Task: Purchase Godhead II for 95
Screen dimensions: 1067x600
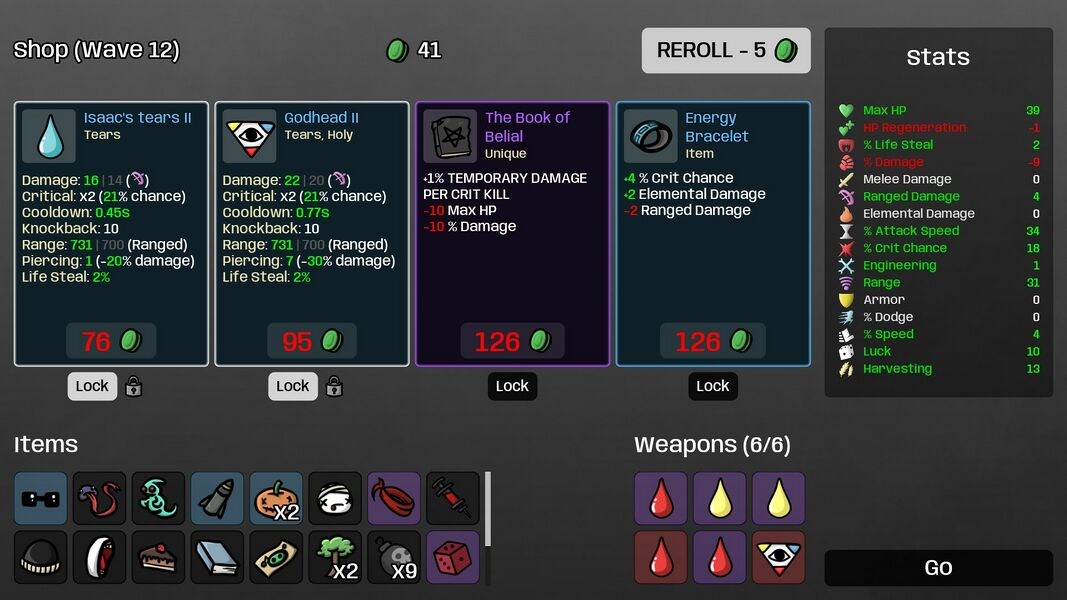Action: pyautogui.click(x=312, y=341)
